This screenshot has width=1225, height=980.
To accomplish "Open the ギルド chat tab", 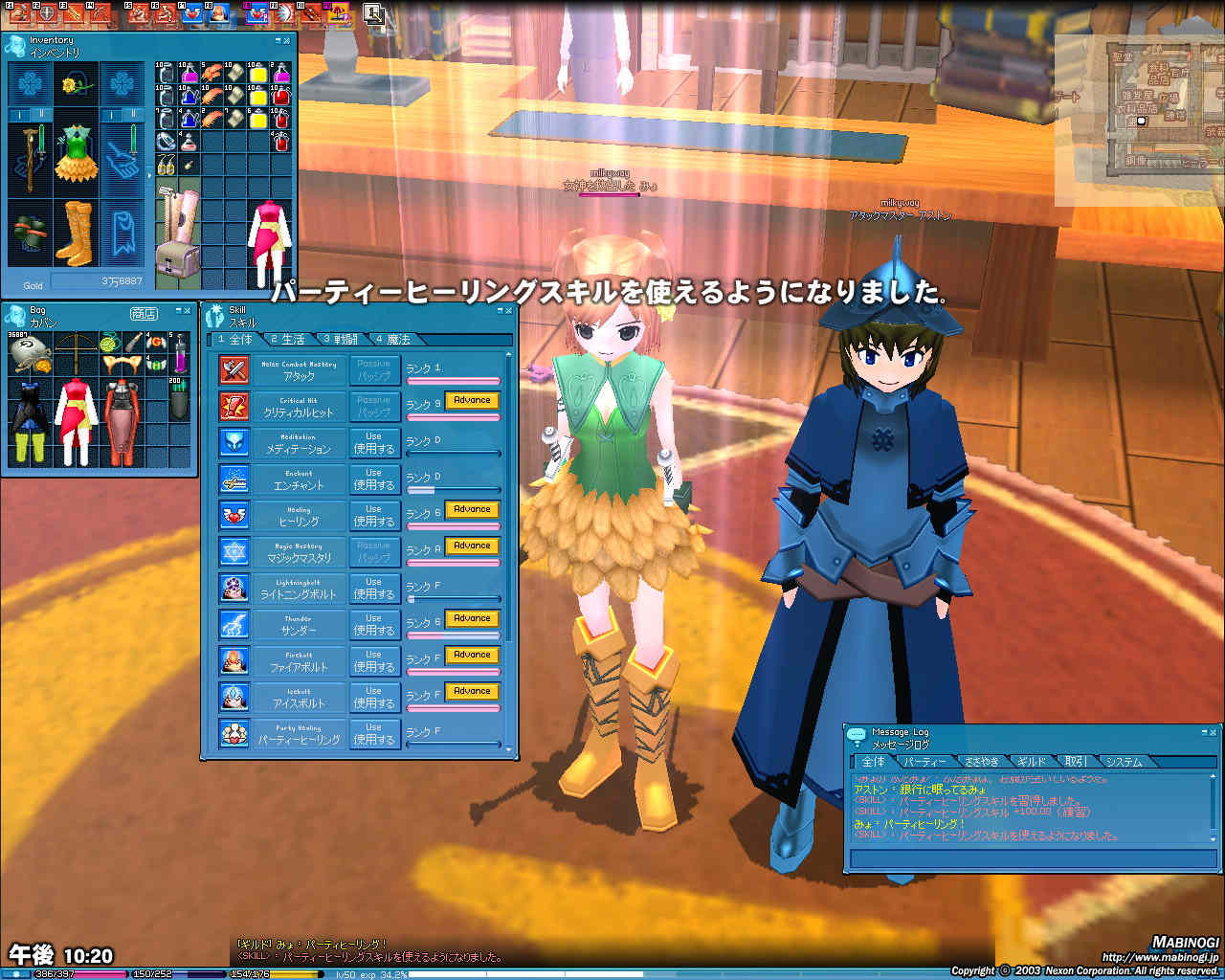I will [x=1031, y=762].
